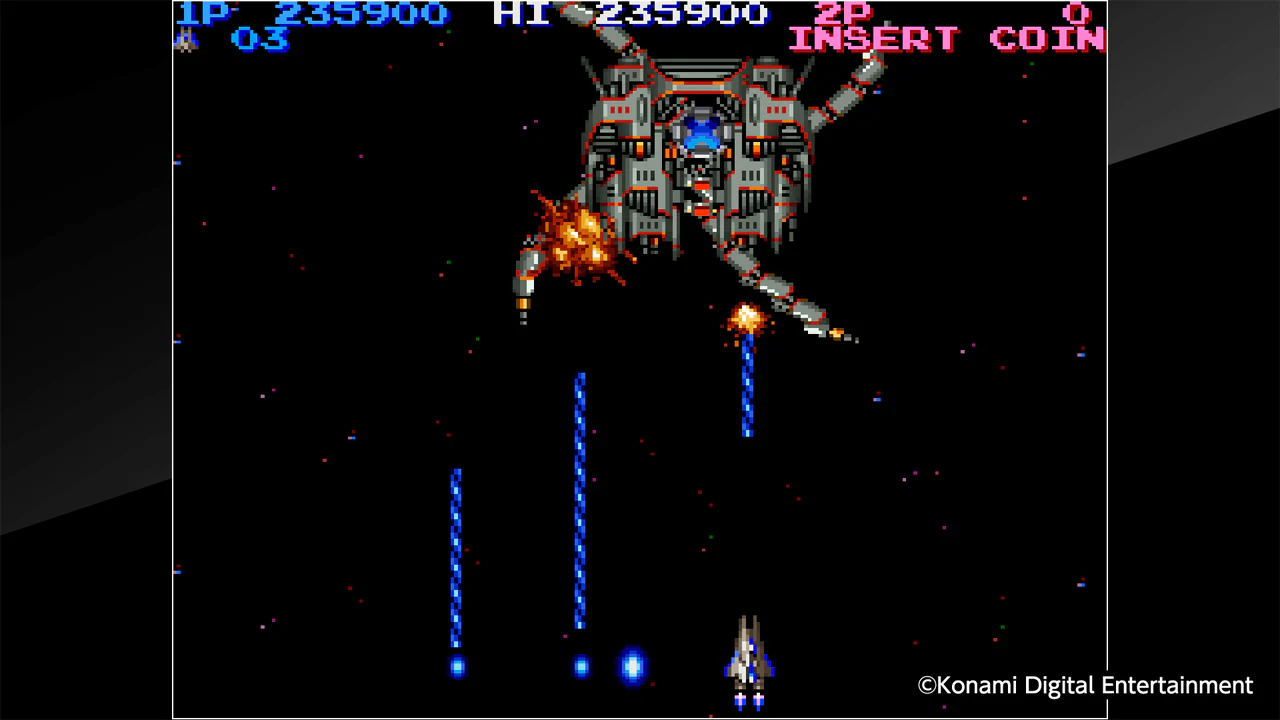Click the small life-counter ship icon

tap(186, 40)
